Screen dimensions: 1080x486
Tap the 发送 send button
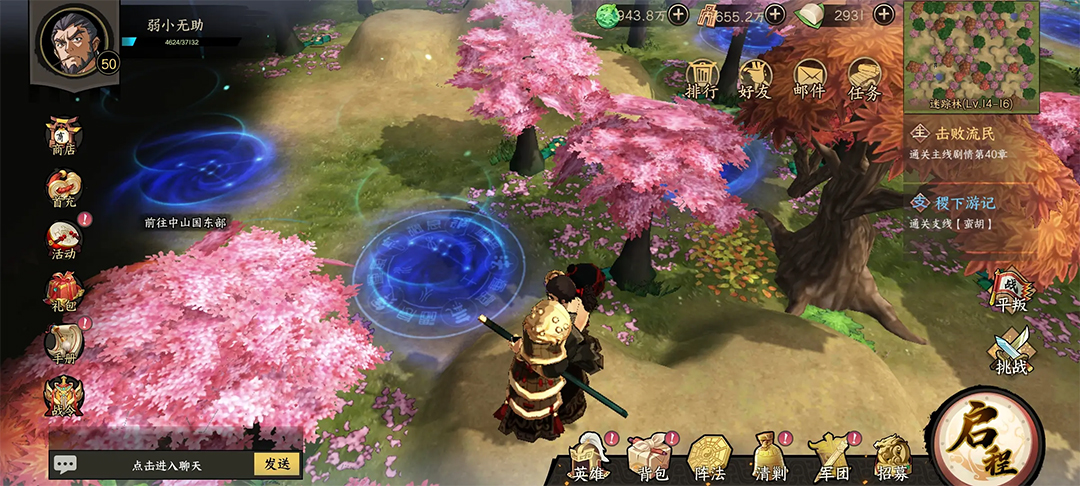tap(277, 464)
